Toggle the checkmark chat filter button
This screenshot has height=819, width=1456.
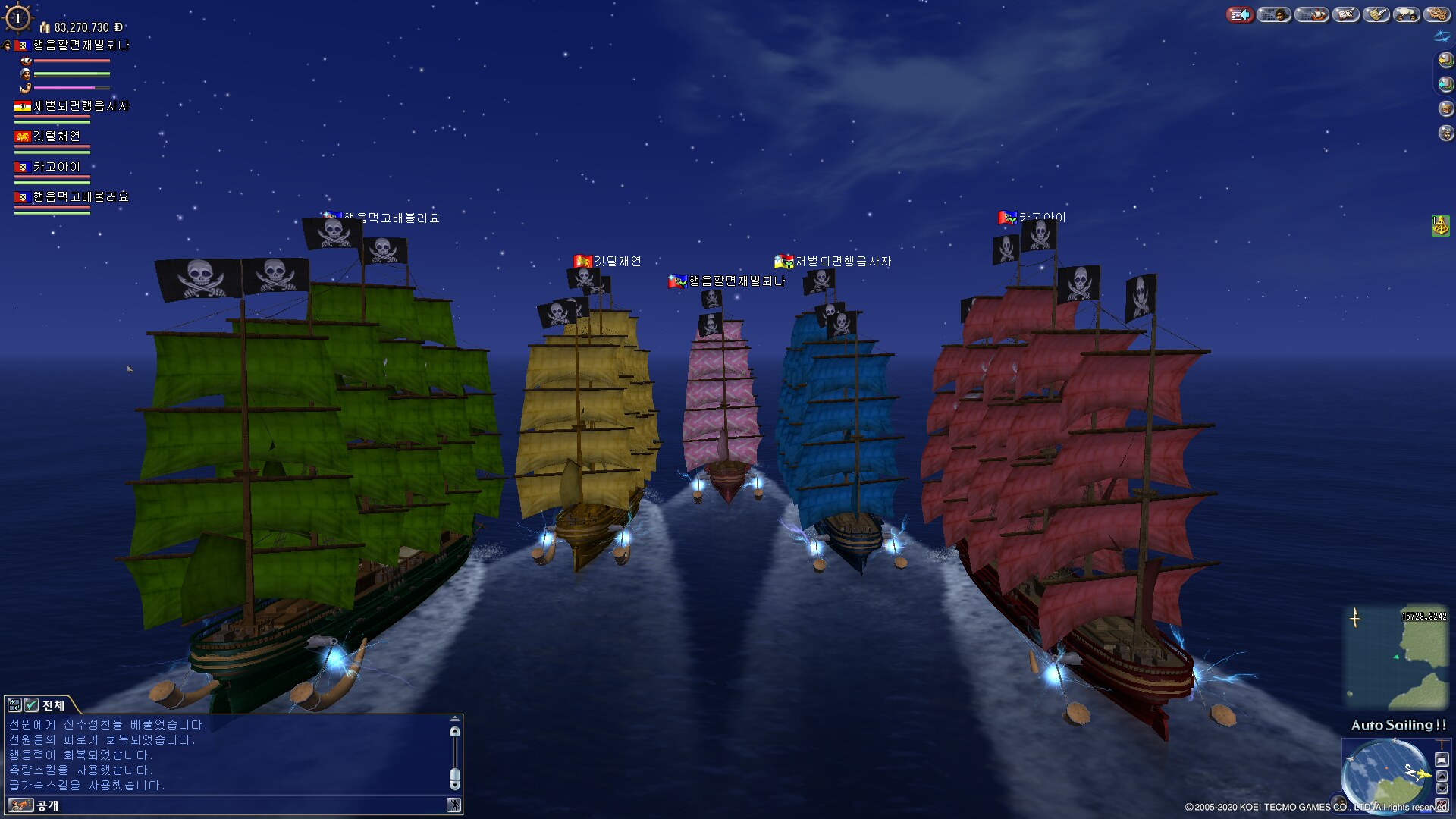point(31,705)
